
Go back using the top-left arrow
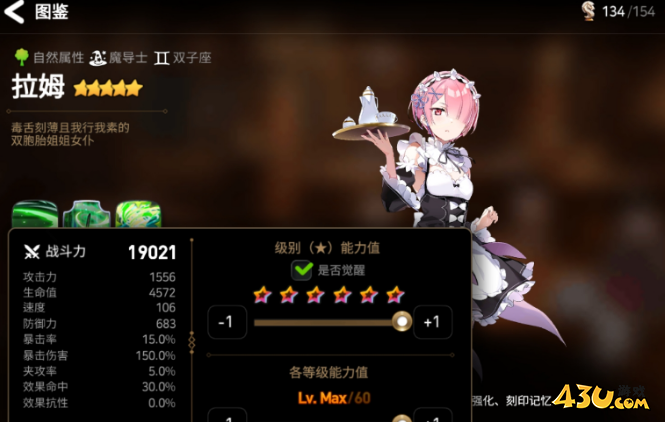click(15, 13)
